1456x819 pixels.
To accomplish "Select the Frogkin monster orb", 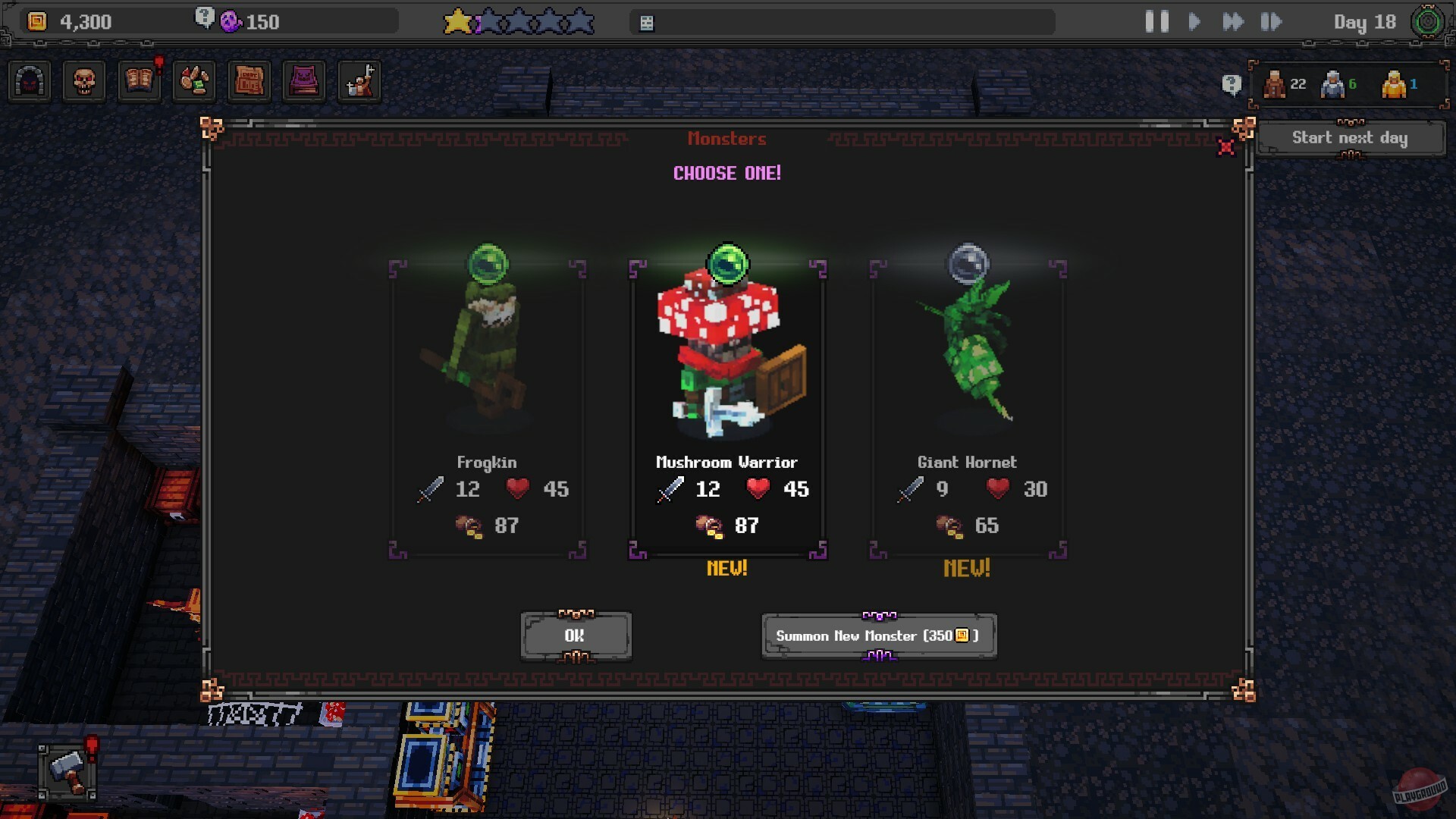I will [x=488, y=265].
